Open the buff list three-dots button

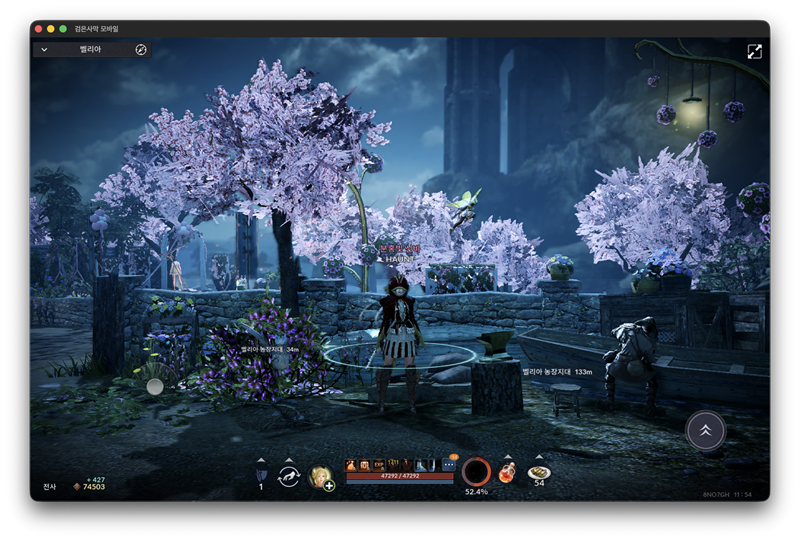448,465
